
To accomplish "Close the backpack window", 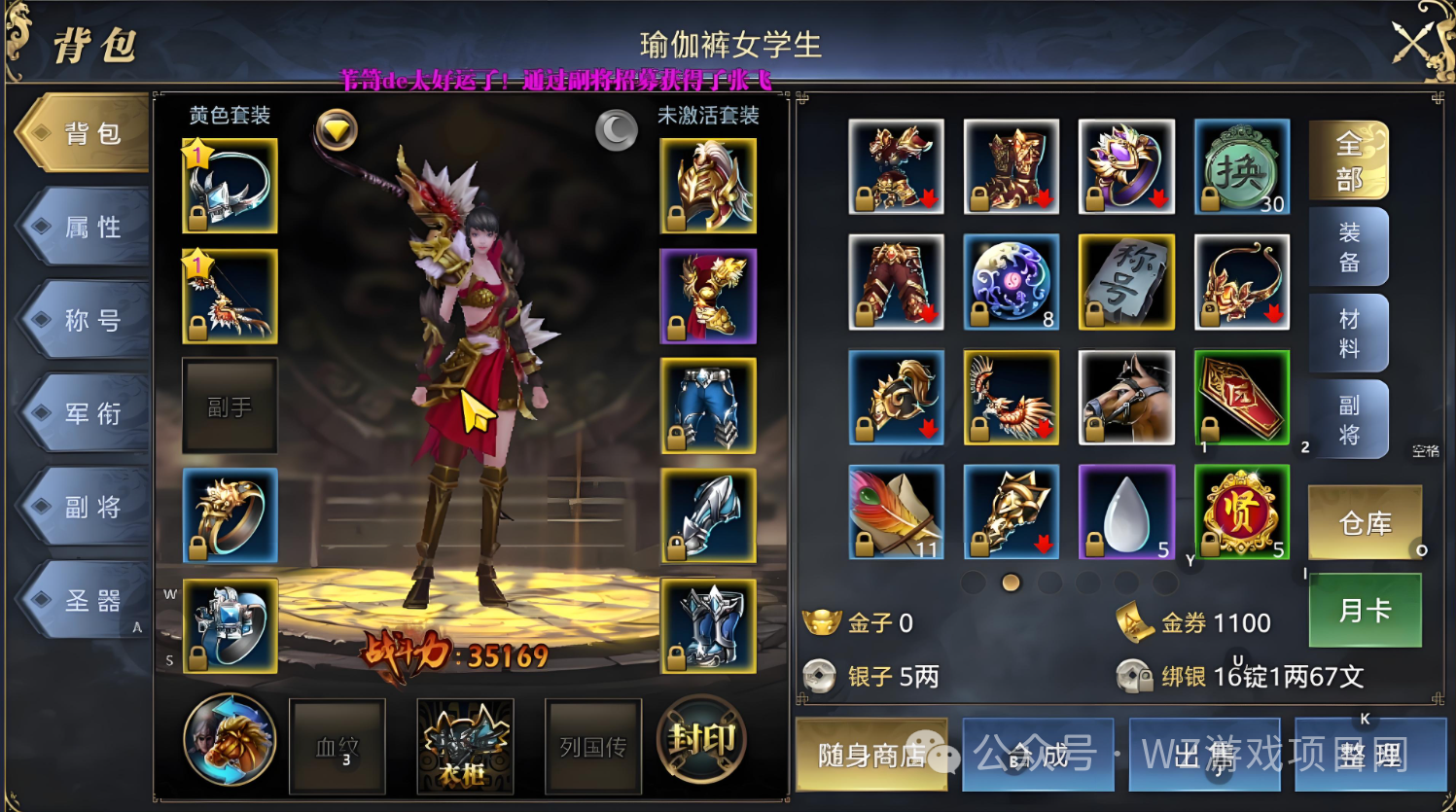I will pyautogui.click(x=1419, y=43).
